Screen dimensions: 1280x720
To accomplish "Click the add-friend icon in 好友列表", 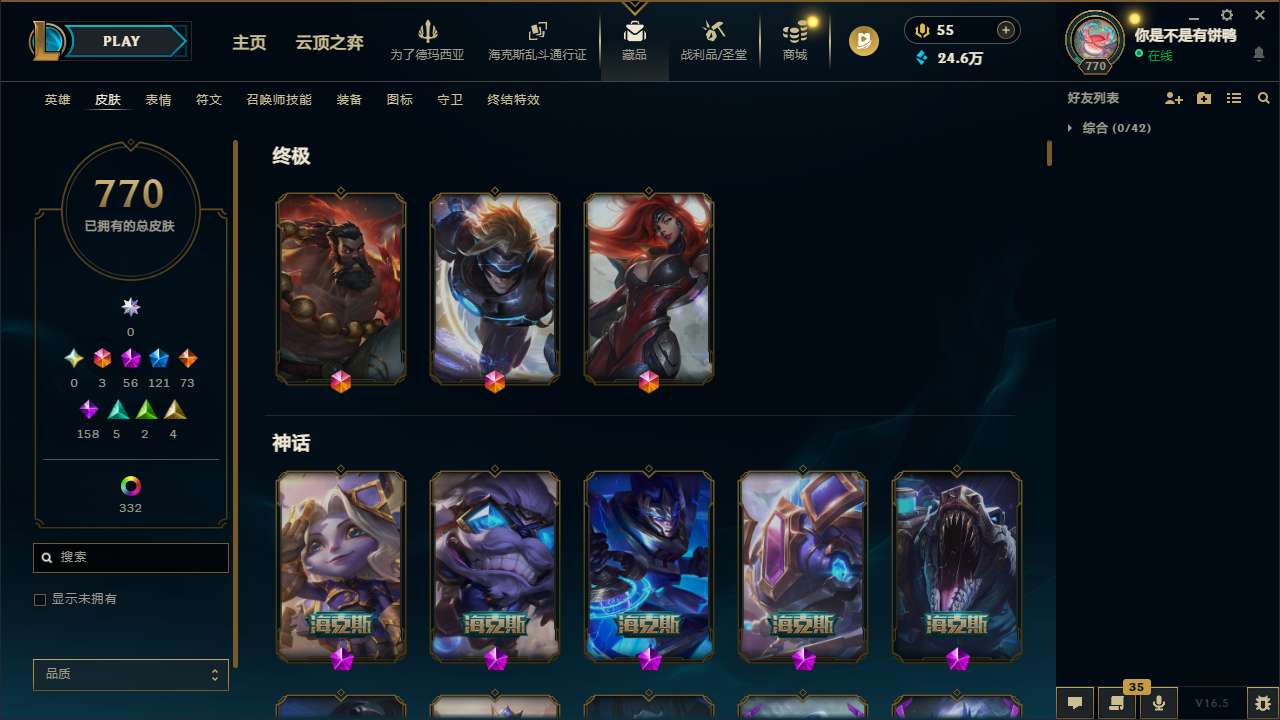I will click(1174, 98).
